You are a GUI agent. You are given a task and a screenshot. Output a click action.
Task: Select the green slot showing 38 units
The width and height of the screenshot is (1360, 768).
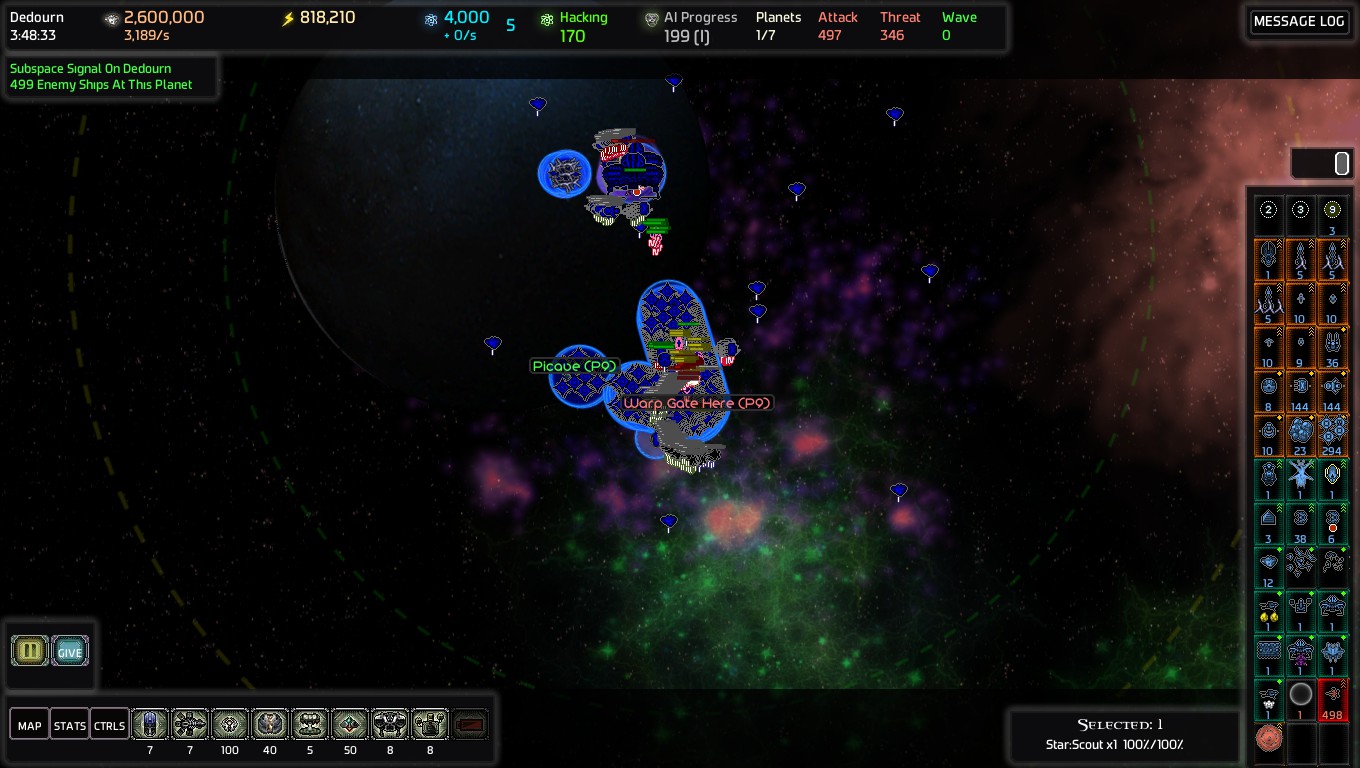[x=1300, y=523]
